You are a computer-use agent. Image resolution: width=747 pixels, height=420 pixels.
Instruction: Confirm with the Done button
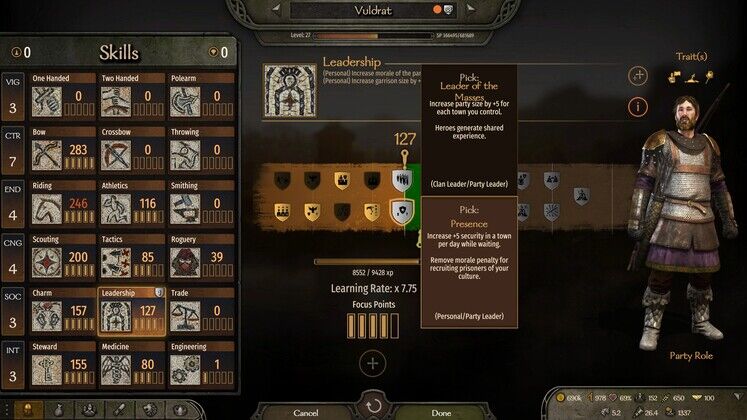point(441,411)
